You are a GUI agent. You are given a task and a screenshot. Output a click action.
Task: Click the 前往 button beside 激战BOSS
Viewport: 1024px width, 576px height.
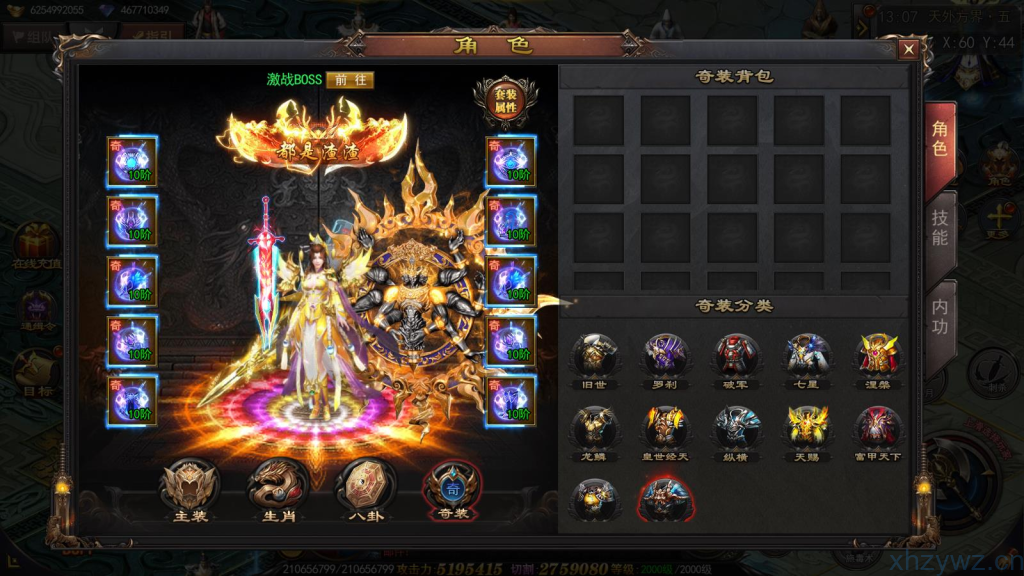pos(350,80)
